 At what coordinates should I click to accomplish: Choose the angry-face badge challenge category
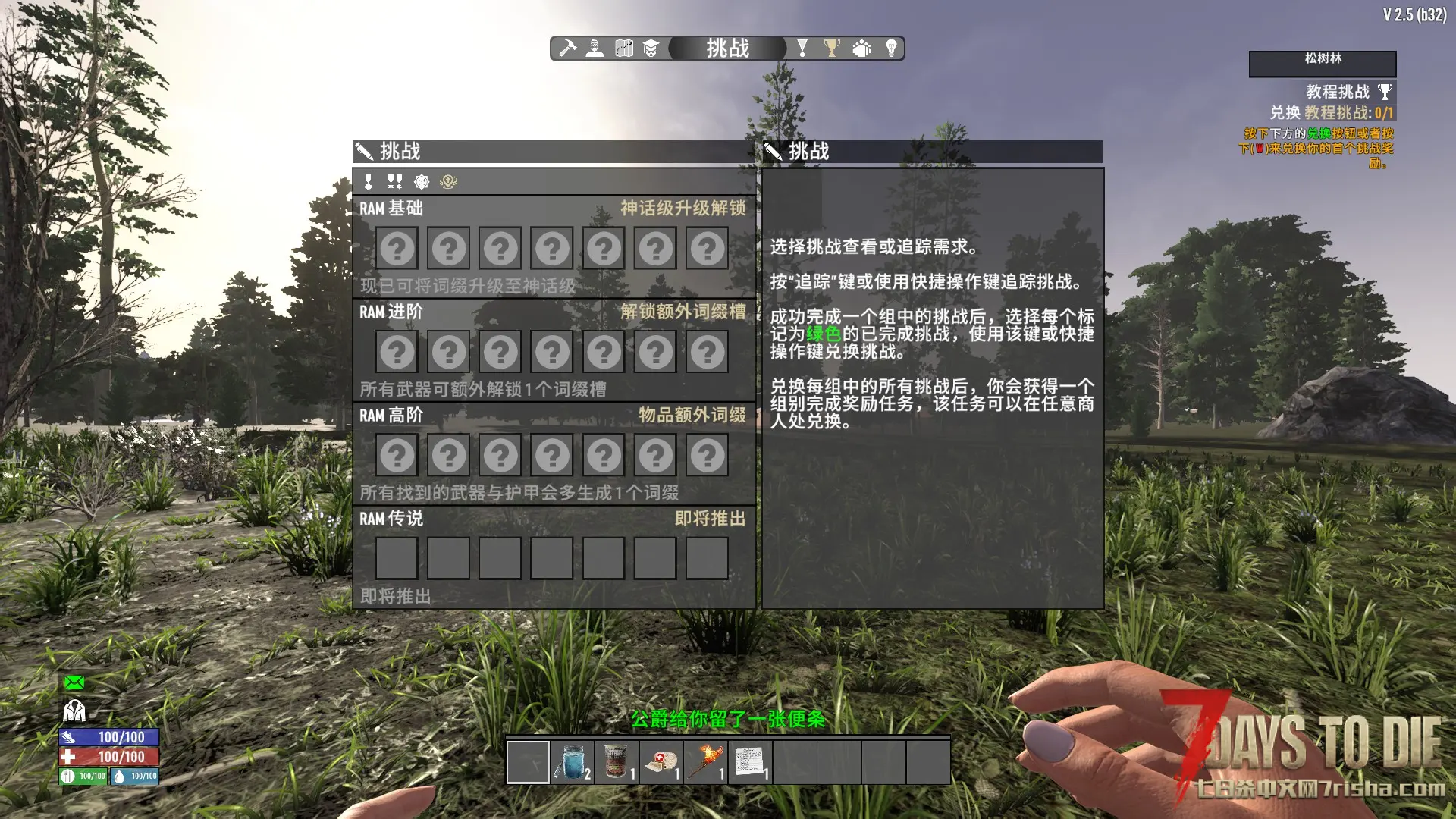tap(422, 182)
